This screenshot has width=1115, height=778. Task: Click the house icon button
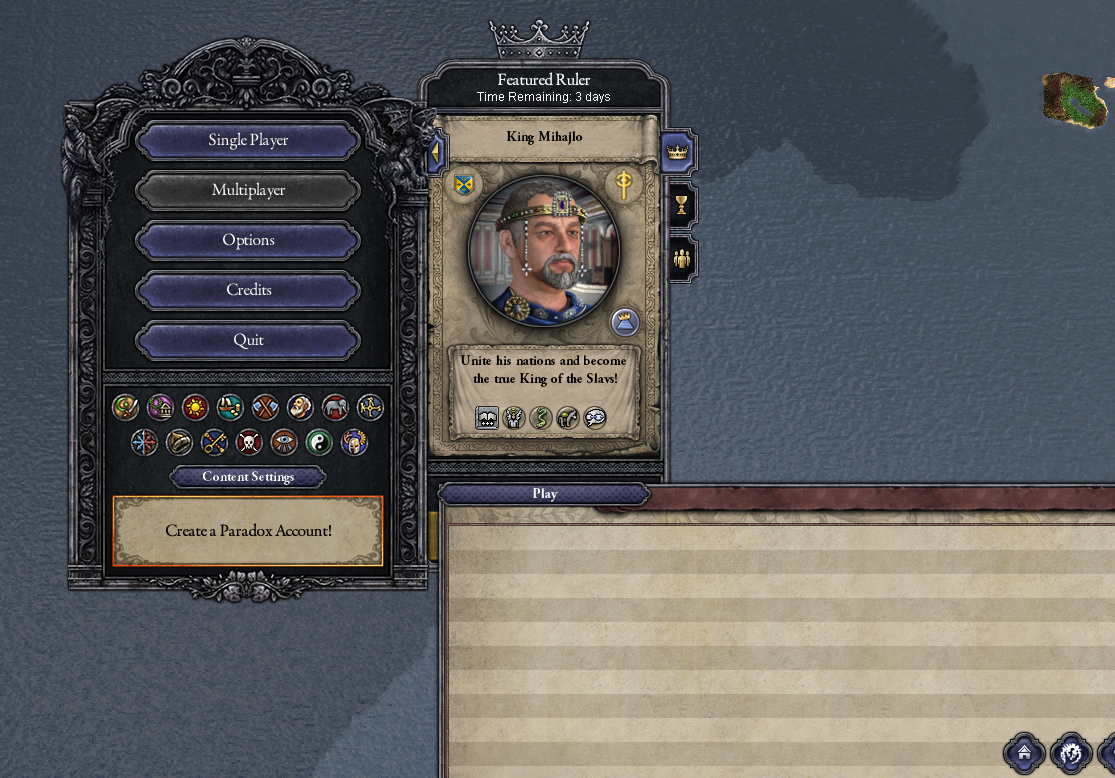click(x=1023, y=752)
